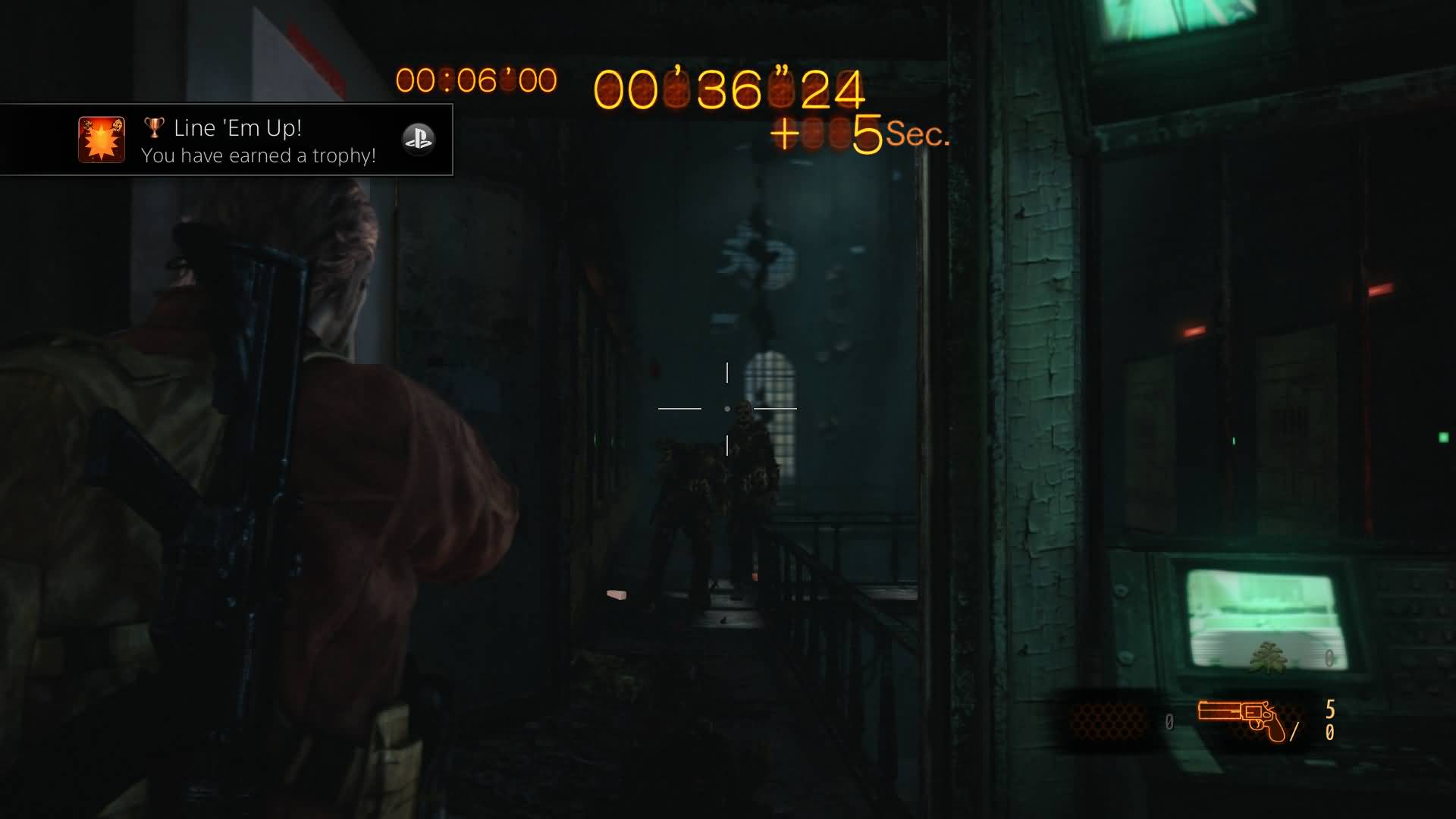This screenshot has width=1456, height=819.
Task: Open the Line 'Em Up! trophy notification
Action: 258,140
